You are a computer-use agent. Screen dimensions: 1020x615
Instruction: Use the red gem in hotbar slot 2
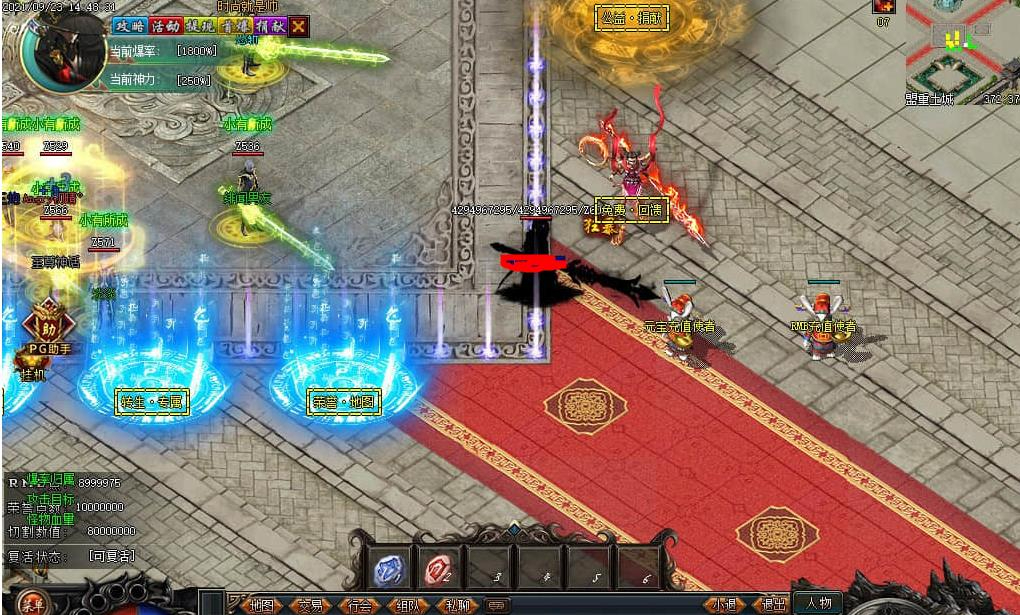click(438, 568)
